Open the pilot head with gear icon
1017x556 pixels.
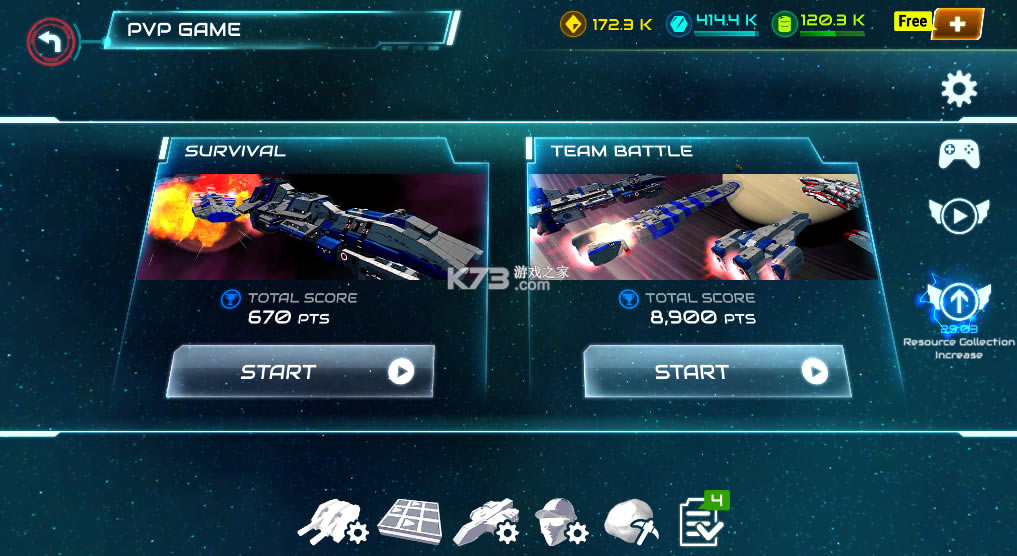560,520
